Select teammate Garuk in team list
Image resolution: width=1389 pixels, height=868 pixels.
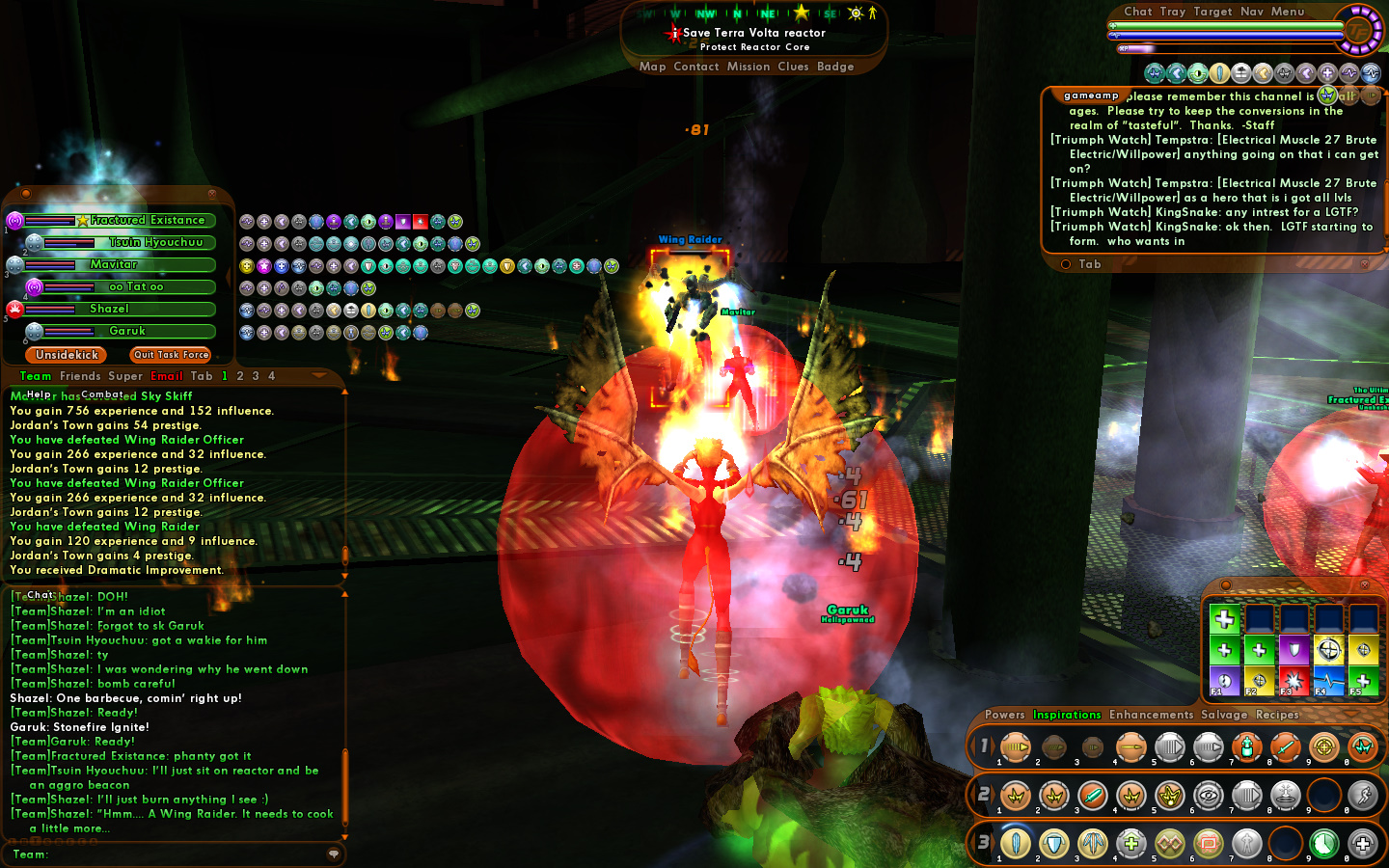[x=127, y=331]
